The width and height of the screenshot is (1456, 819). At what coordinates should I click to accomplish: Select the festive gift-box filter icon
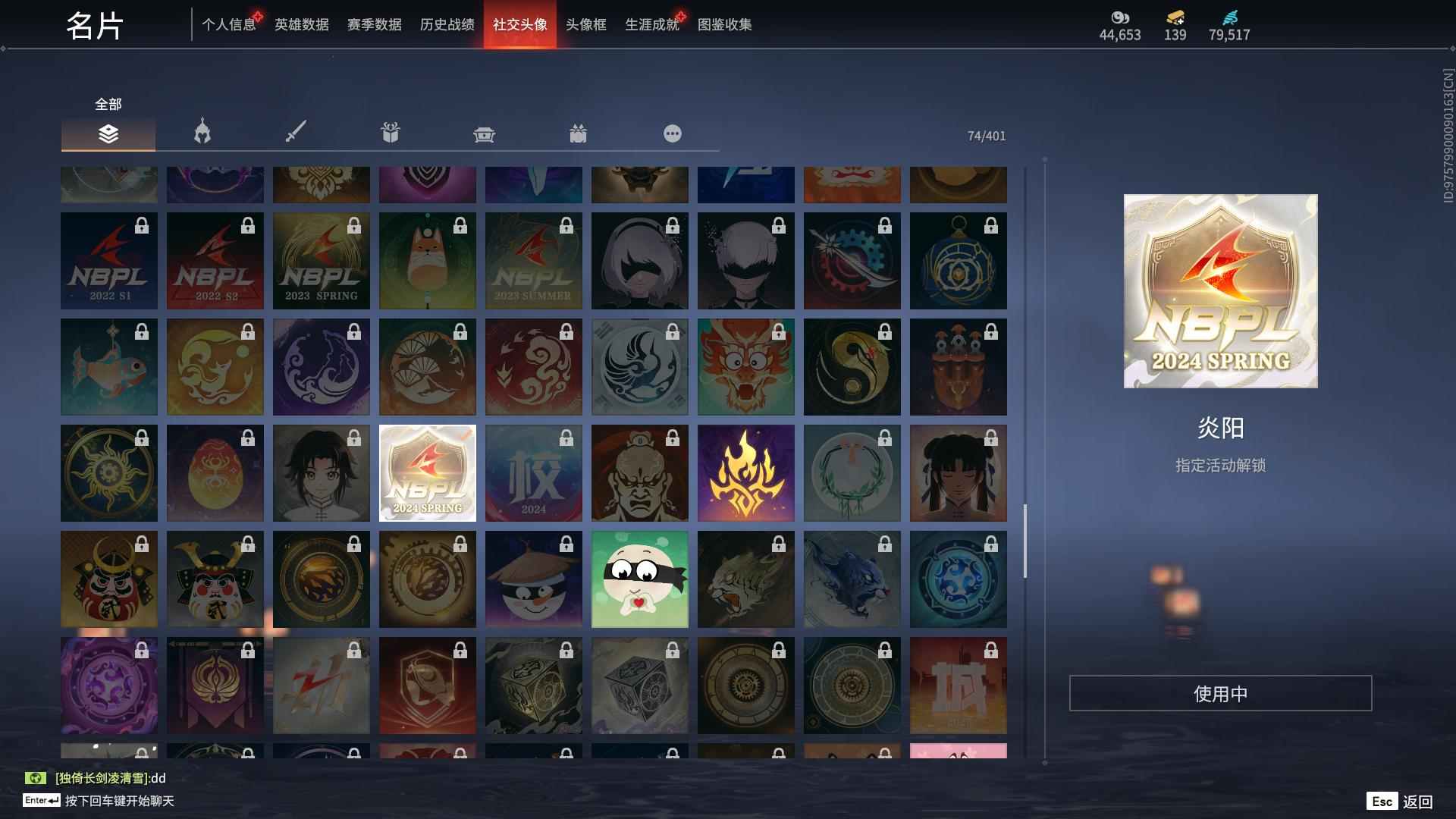579,133
